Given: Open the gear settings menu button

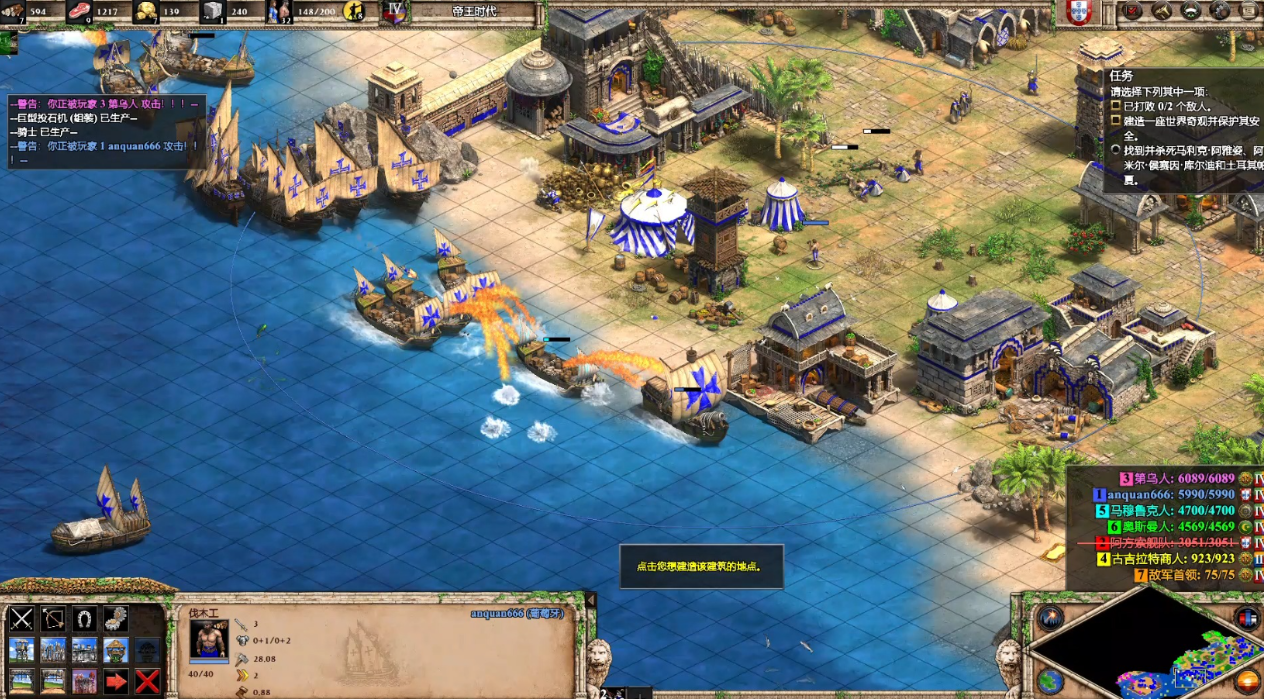Looking at the screenshot, I should (x=1220, y=11).
